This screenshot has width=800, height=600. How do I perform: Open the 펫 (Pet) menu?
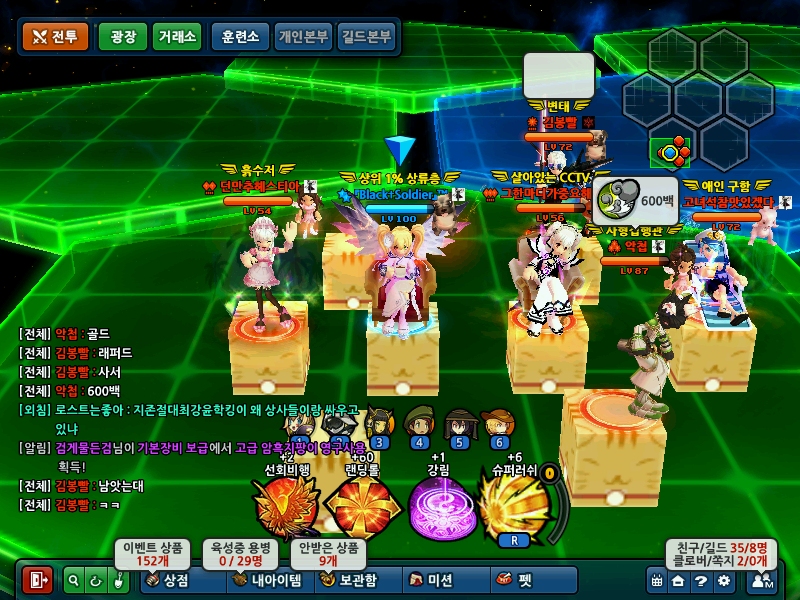click(x=513, y=579)
